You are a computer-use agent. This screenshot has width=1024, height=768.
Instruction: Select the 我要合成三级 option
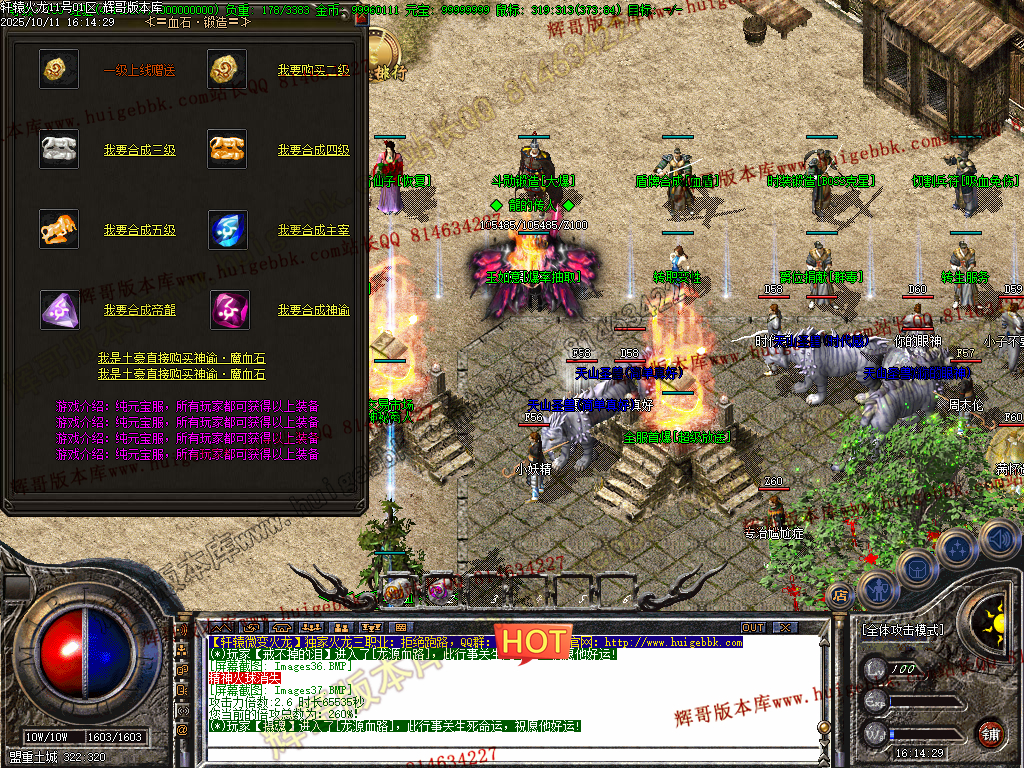pos(139,150)
